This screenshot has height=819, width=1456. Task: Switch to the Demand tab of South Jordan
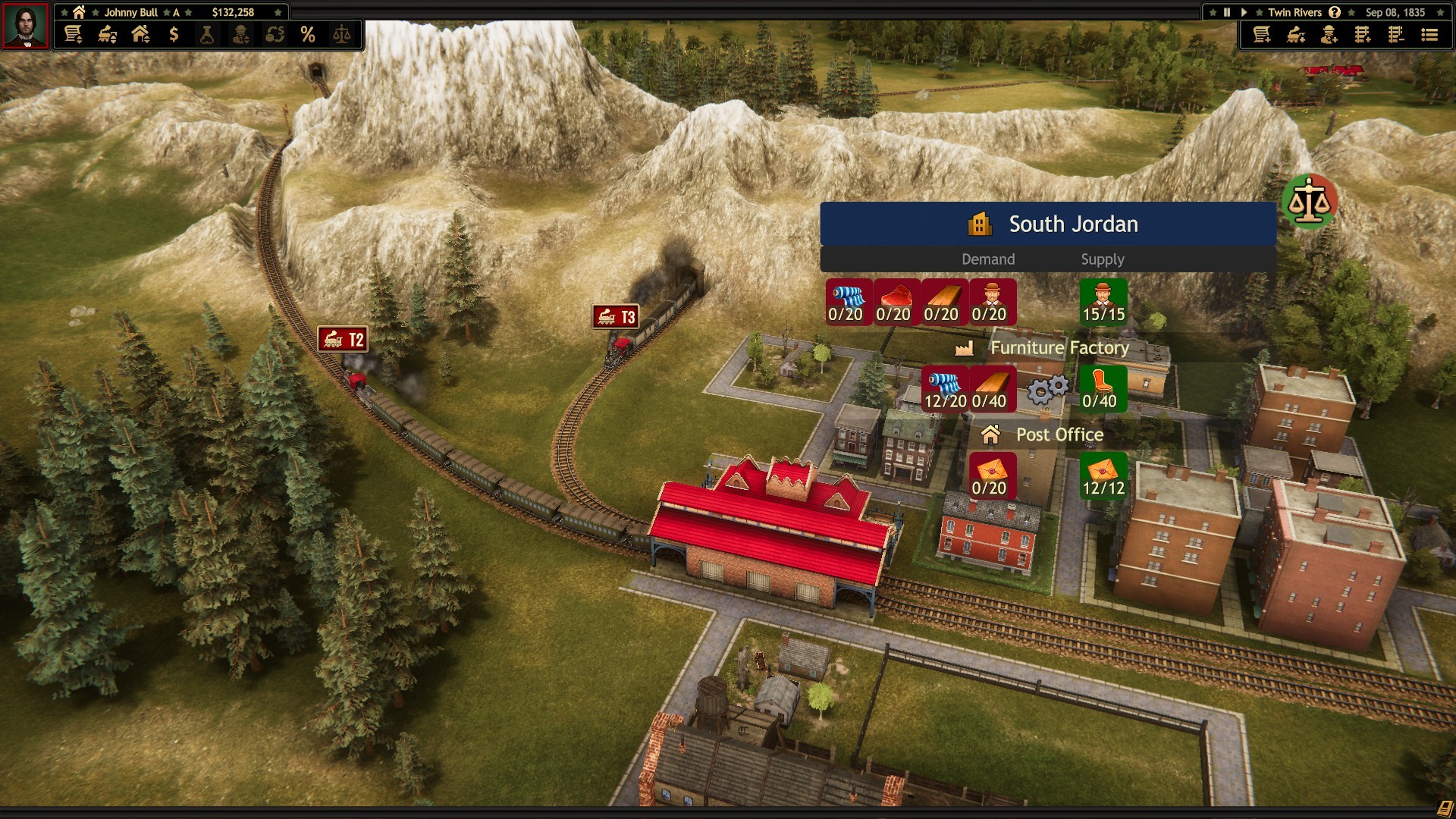click(x=988, y=259)
